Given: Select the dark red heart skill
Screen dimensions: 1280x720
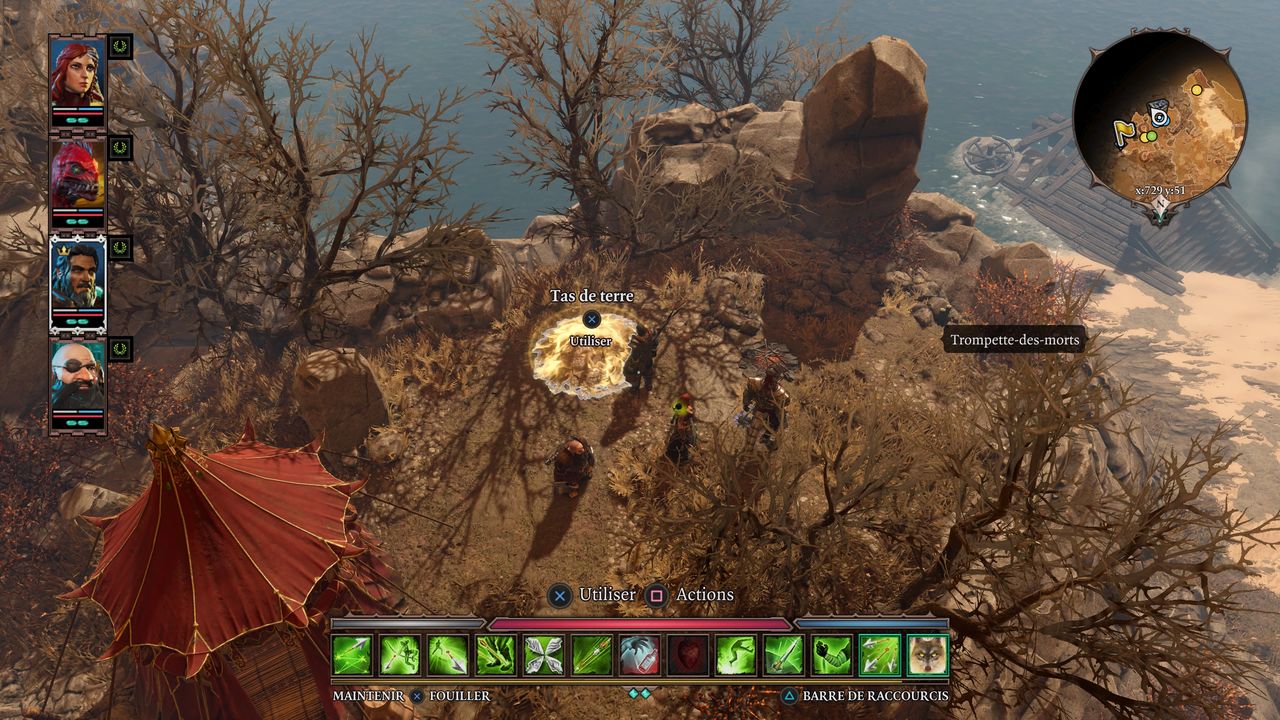Looking at the screenshot, I should (x=687, y=655).
